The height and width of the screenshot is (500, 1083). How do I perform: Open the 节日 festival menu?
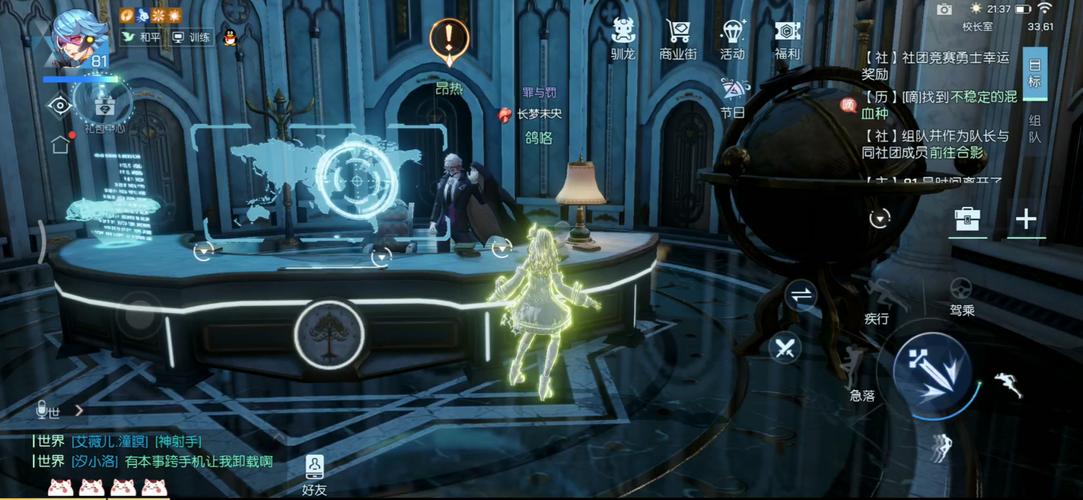733,97
